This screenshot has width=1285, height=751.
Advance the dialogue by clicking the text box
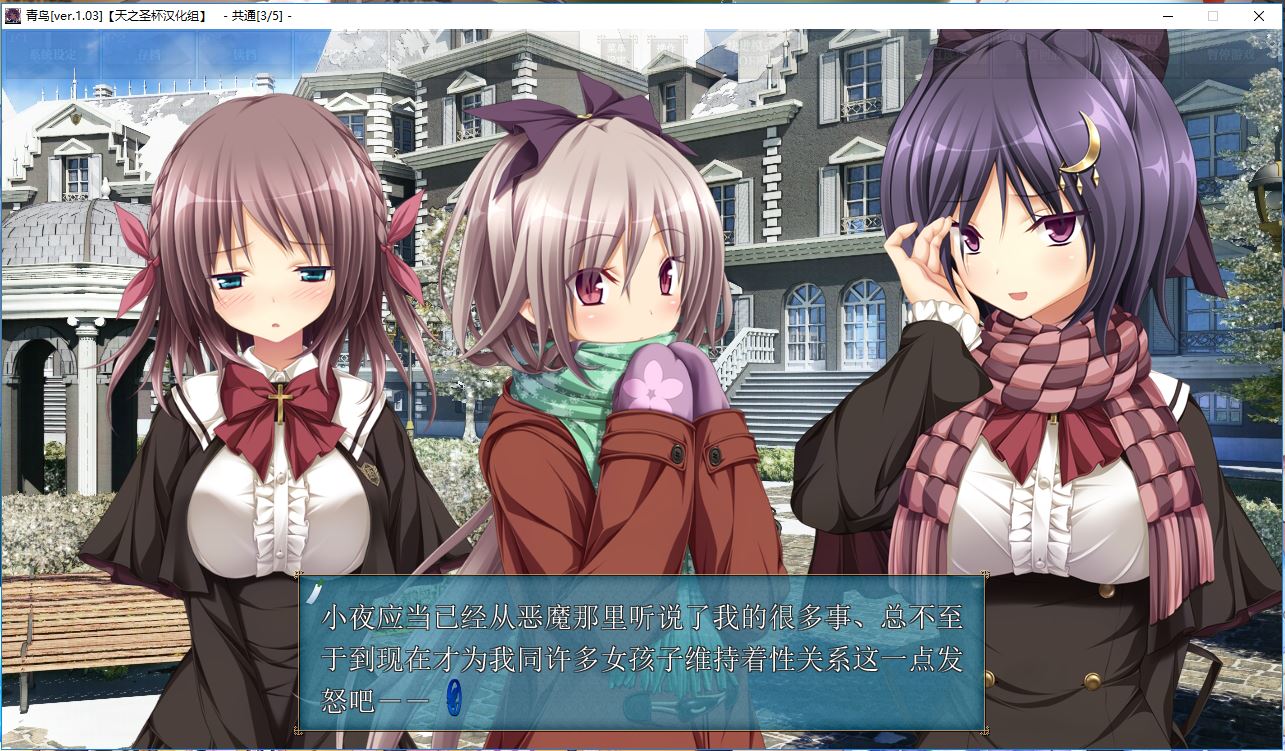(640, 650)
